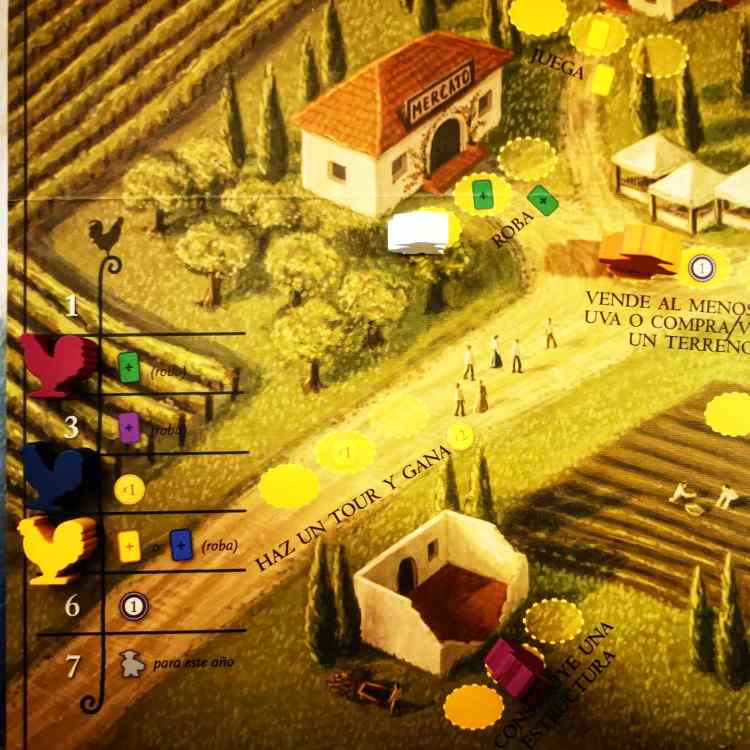Choose the tour action space marked +1
The width and height of the screenshot is (750, 750).
345,452
